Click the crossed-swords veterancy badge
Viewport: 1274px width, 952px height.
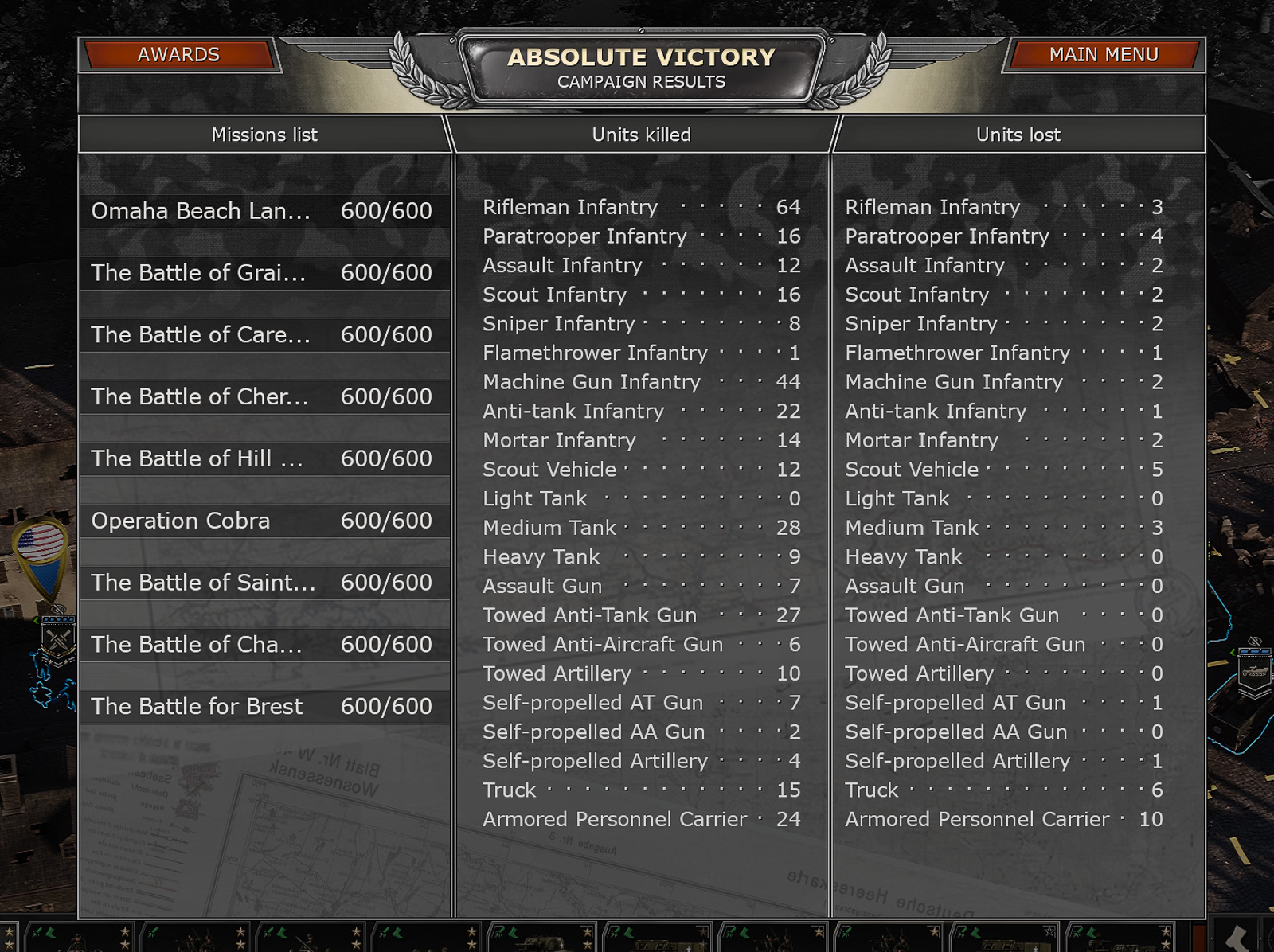pos(57,638)
